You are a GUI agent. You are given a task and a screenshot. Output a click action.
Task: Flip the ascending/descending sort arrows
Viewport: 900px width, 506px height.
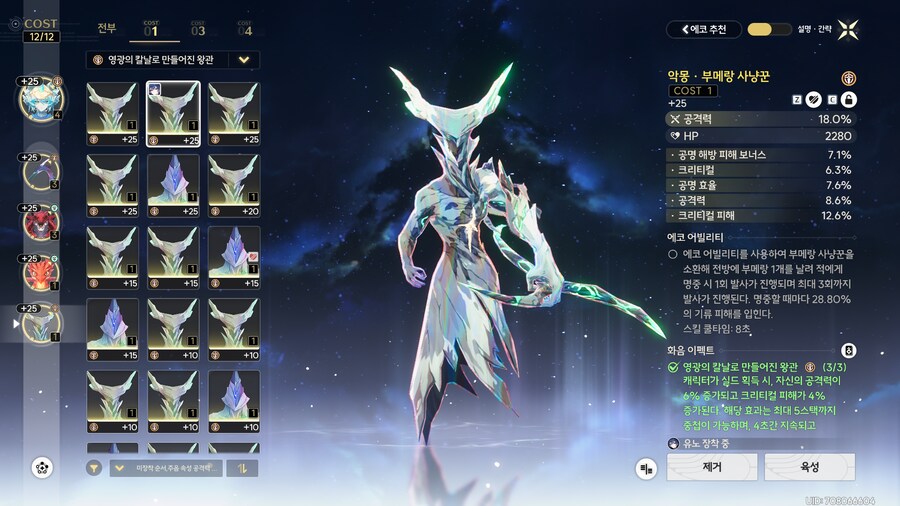(243, 467)
